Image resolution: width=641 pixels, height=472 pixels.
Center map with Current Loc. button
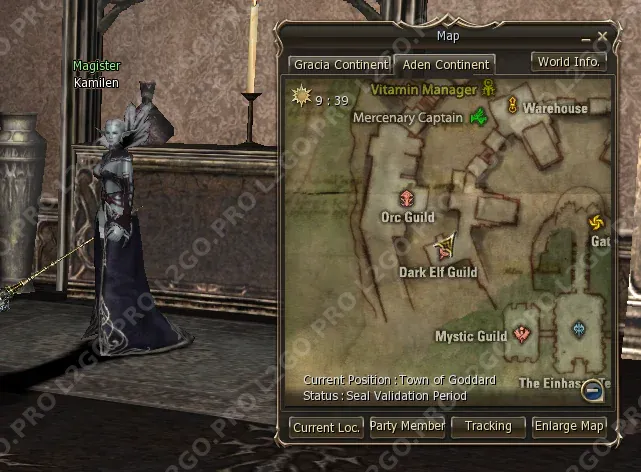tap(327, 428)
